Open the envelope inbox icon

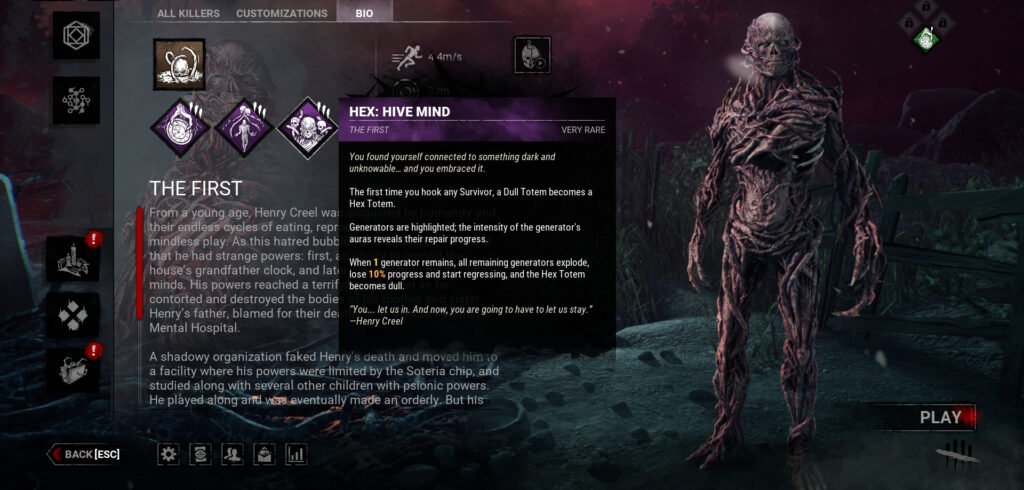pos(264,454)
